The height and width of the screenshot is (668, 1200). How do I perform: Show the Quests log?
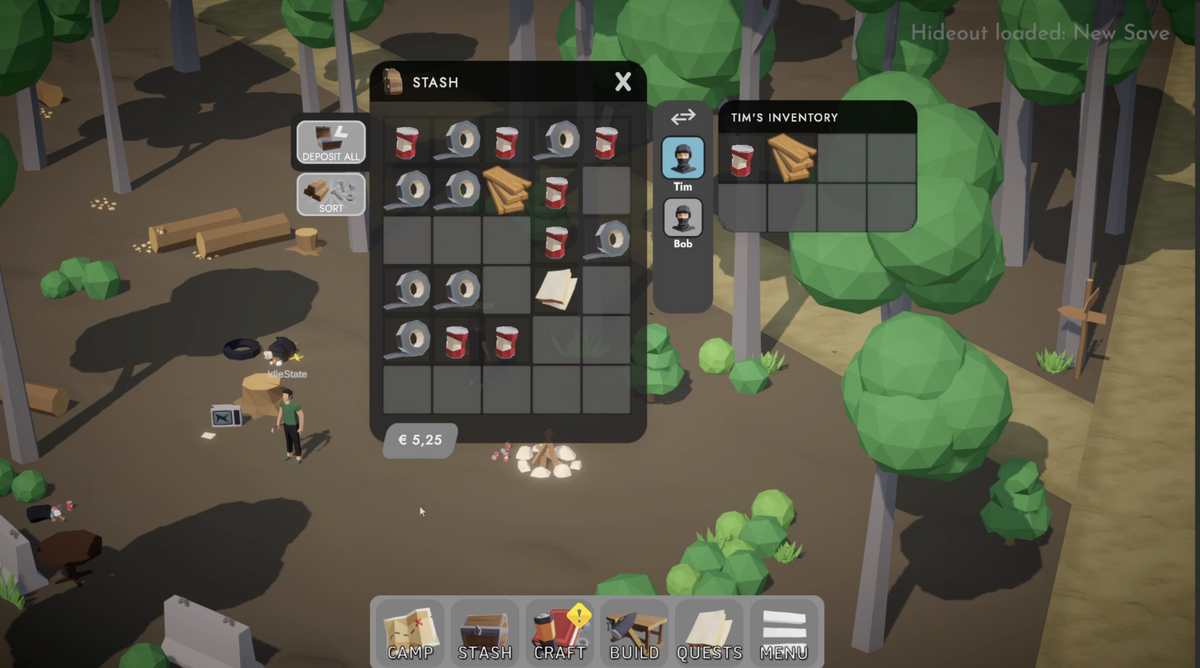click(x=709, y=633)
